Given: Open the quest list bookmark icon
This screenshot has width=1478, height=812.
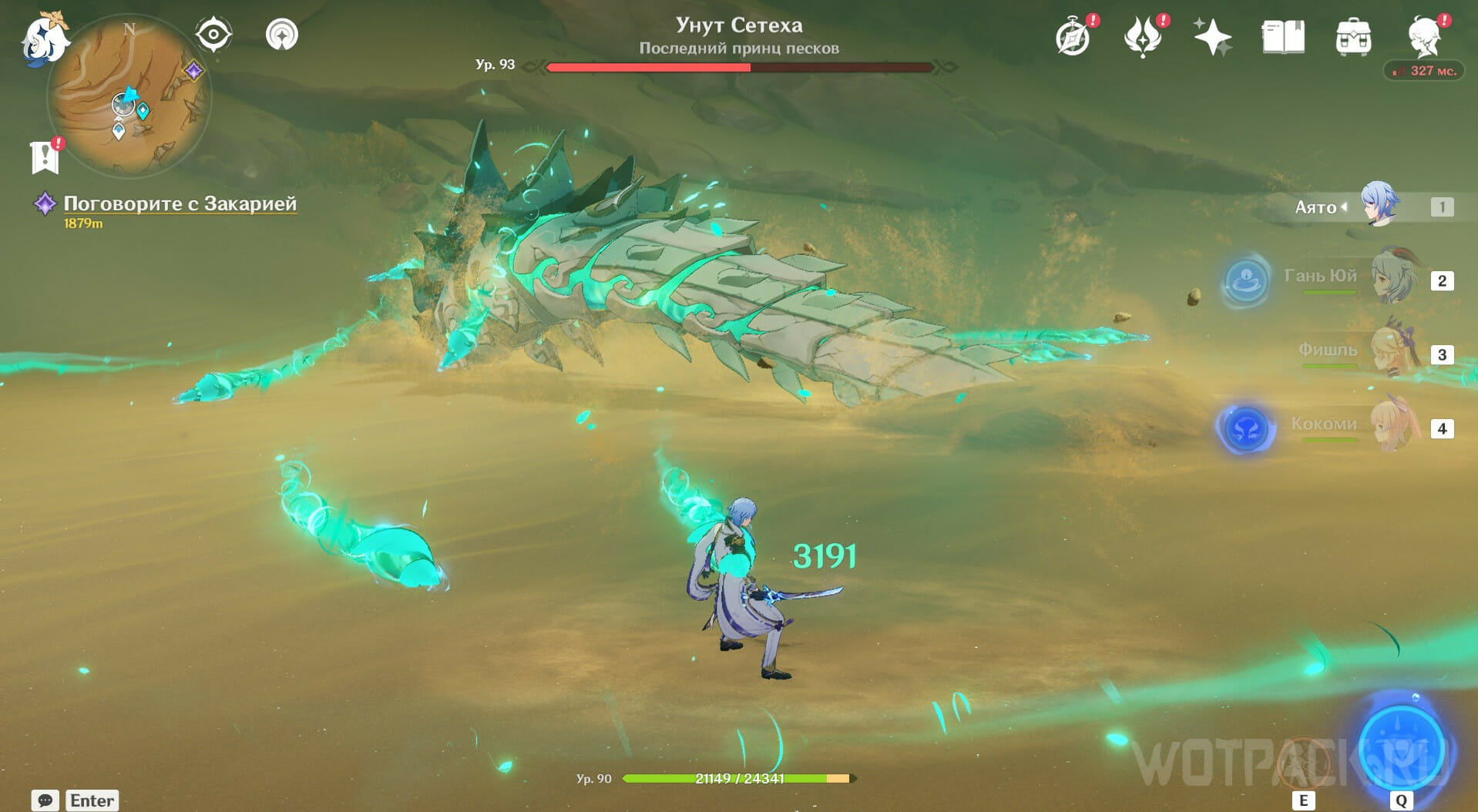Looking at the screenshot, I should tap(45, 156).
